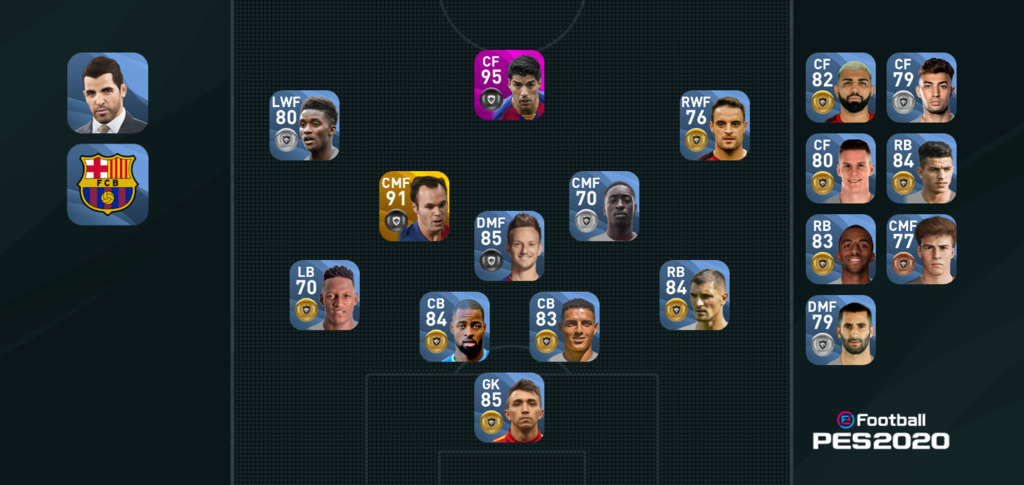Choose the LWF 80 player card

pyautogui.click(x=304, y=126)
